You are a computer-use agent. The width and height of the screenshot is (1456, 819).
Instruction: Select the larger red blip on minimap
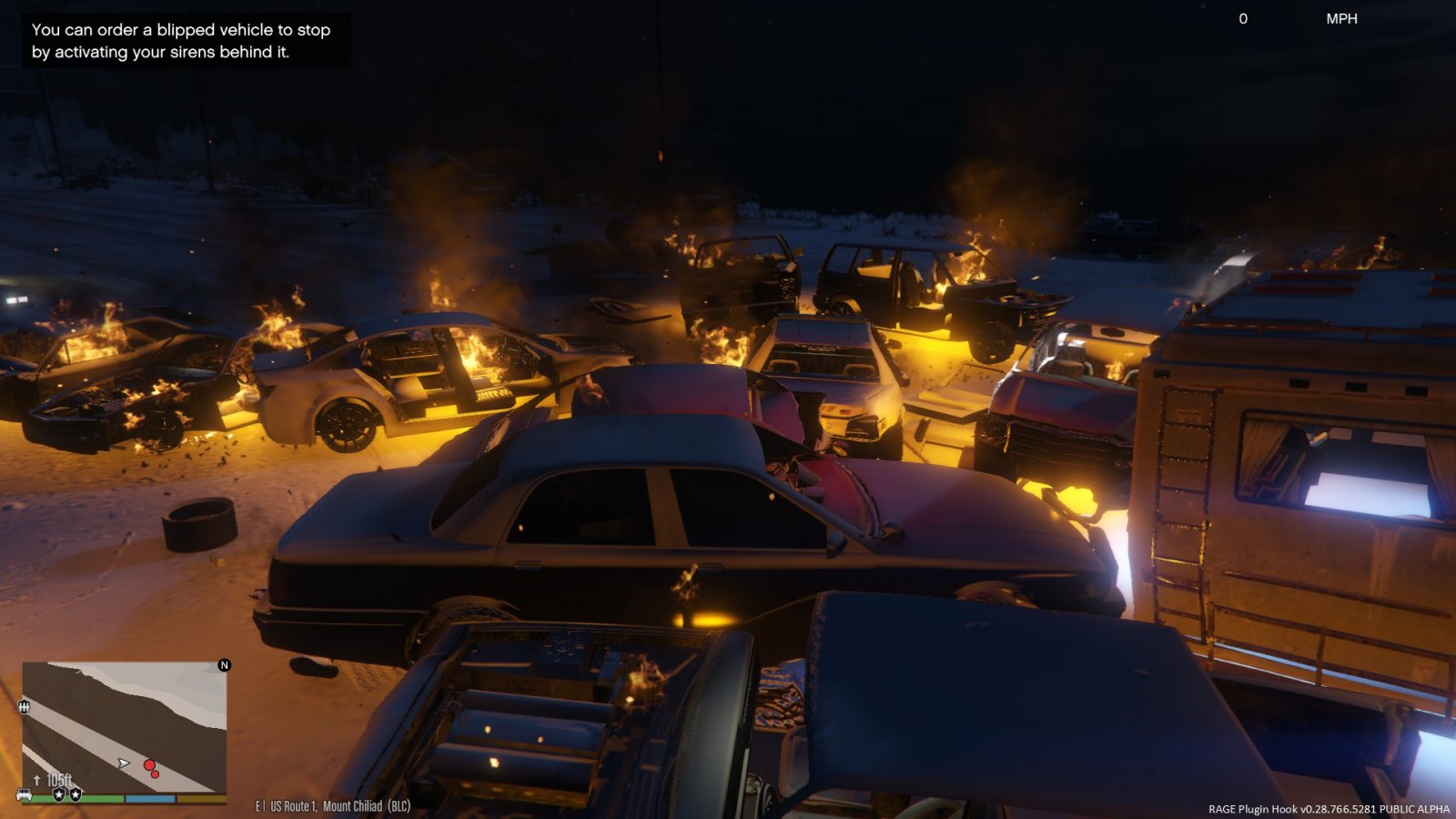pos(149,765)
